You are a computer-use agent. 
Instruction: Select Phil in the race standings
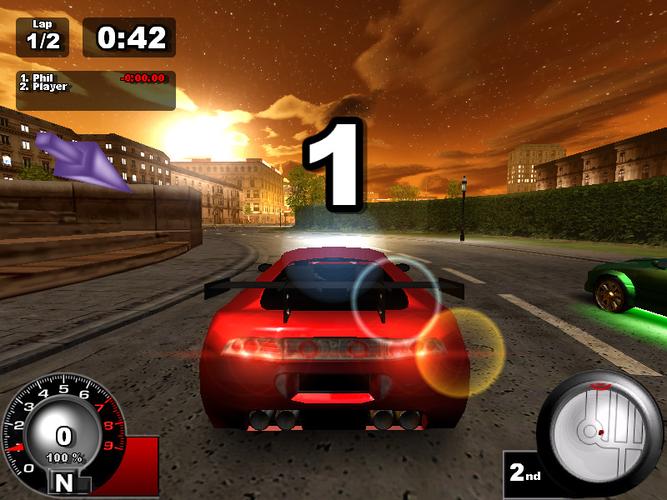pos(42,77)
